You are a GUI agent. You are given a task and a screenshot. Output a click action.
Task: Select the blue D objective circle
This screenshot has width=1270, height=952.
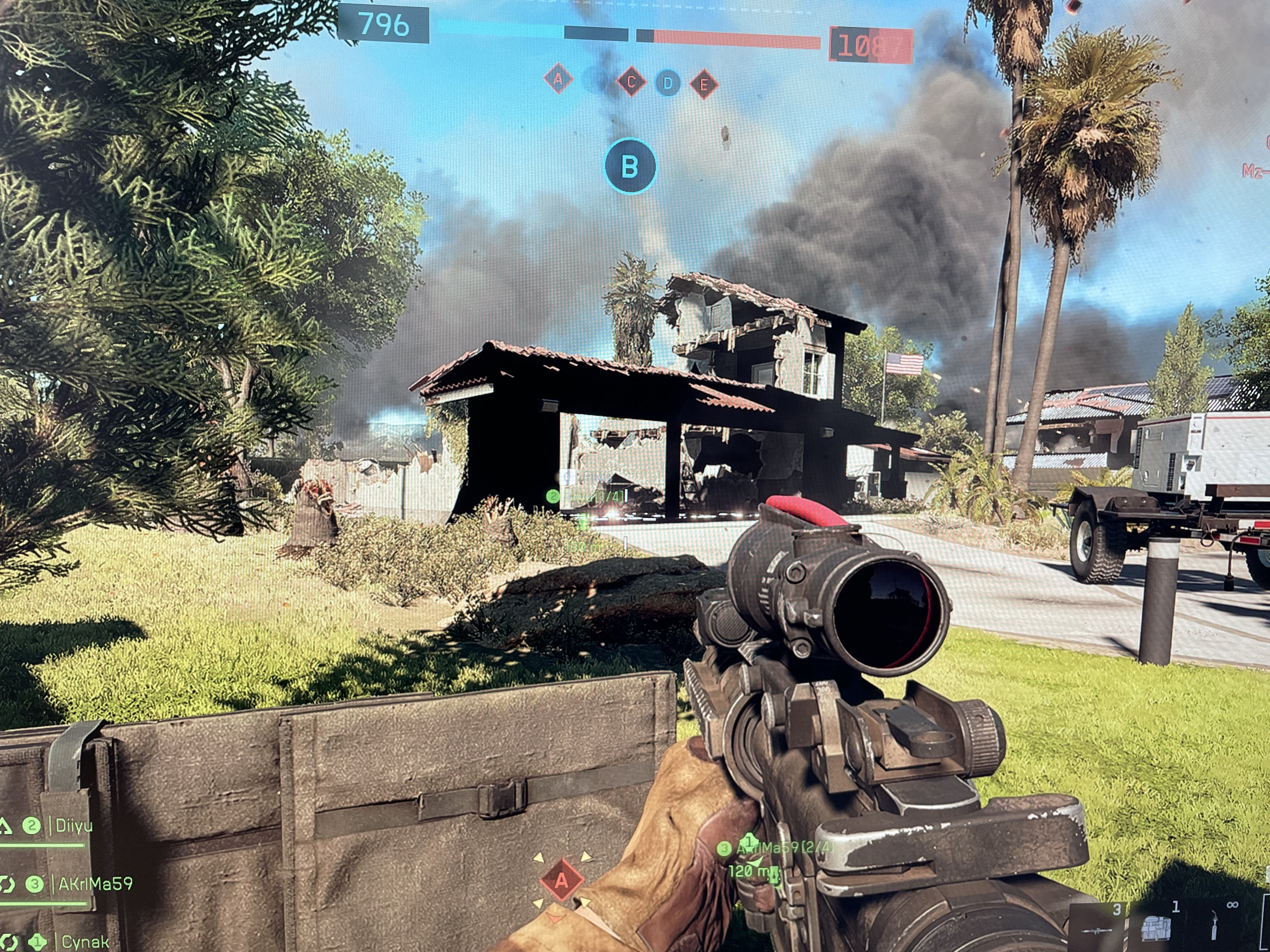(x=667, y=84)
